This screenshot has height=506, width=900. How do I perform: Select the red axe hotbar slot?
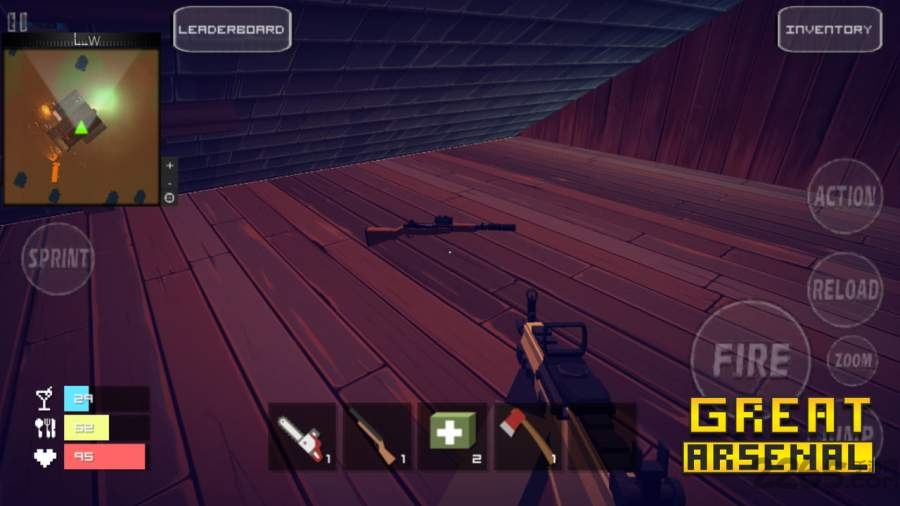(527, 437)
